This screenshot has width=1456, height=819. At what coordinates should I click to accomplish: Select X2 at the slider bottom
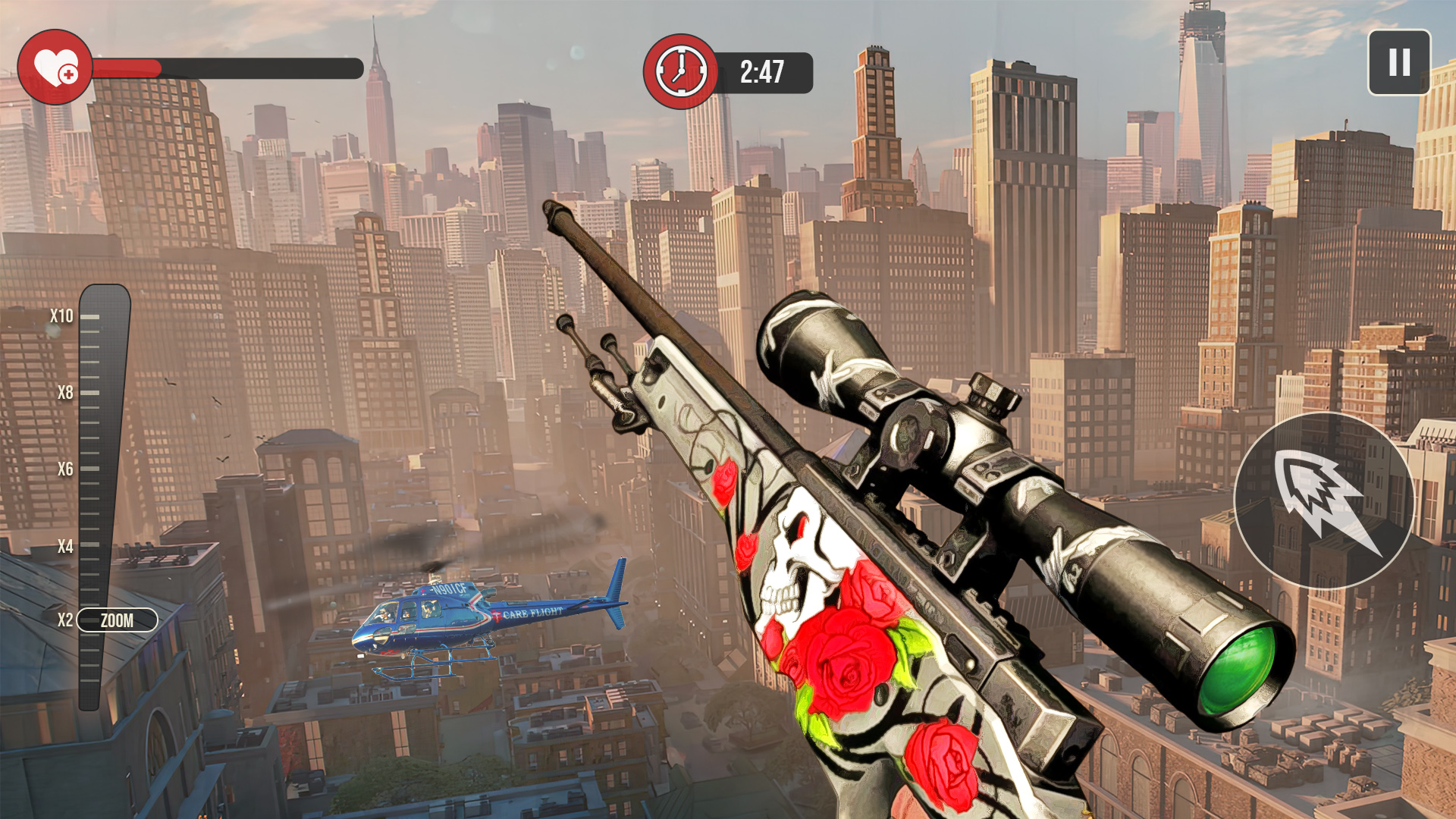click(64, 620)
